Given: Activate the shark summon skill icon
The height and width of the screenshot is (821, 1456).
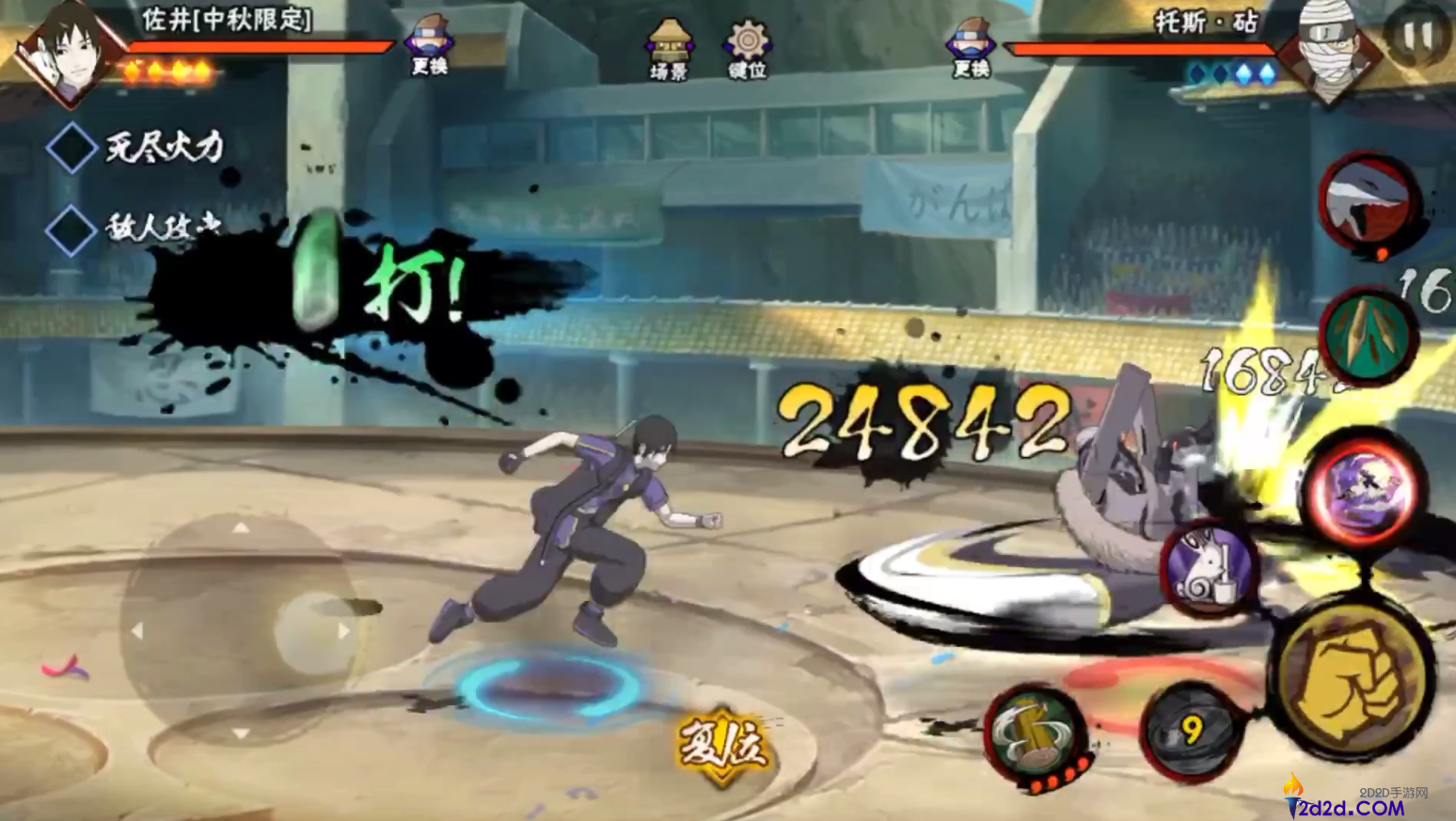Looking at the screenshot, I should click(1369, 201).
